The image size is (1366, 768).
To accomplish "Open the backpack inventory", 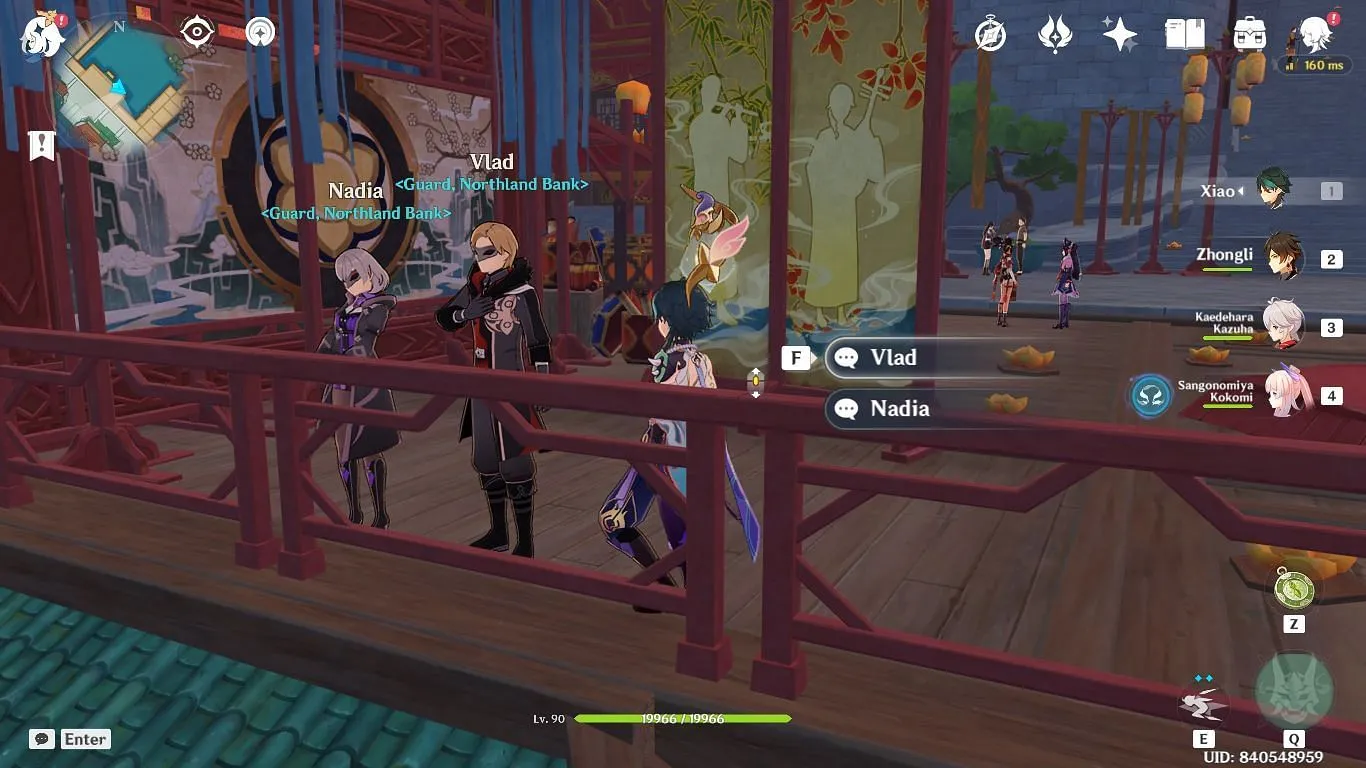I will (1249, 35).
